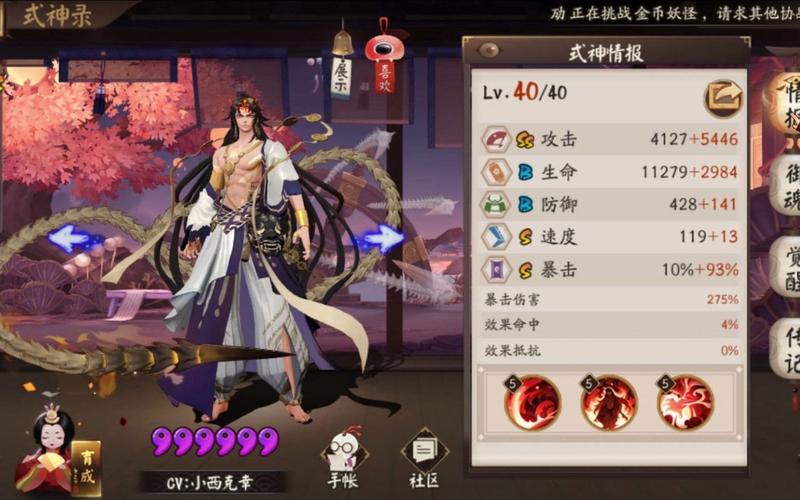Image resolution: width=800 pixels, height=500 pixels.
Task: Open the 社区 community page
Action: point(424,460)
